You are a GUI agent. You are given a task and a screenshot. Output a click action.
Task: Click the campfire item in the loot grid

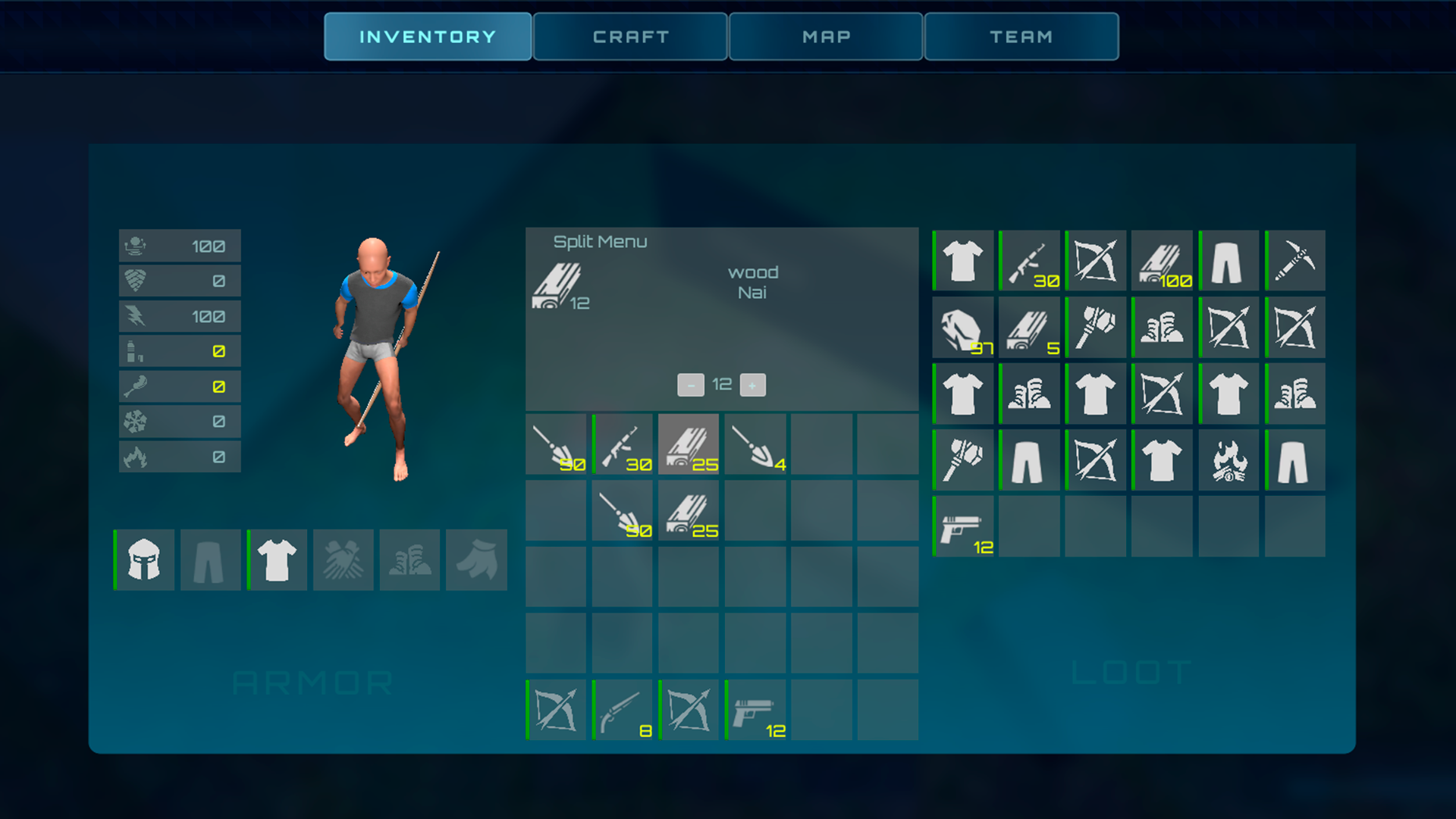(1227, 460)
